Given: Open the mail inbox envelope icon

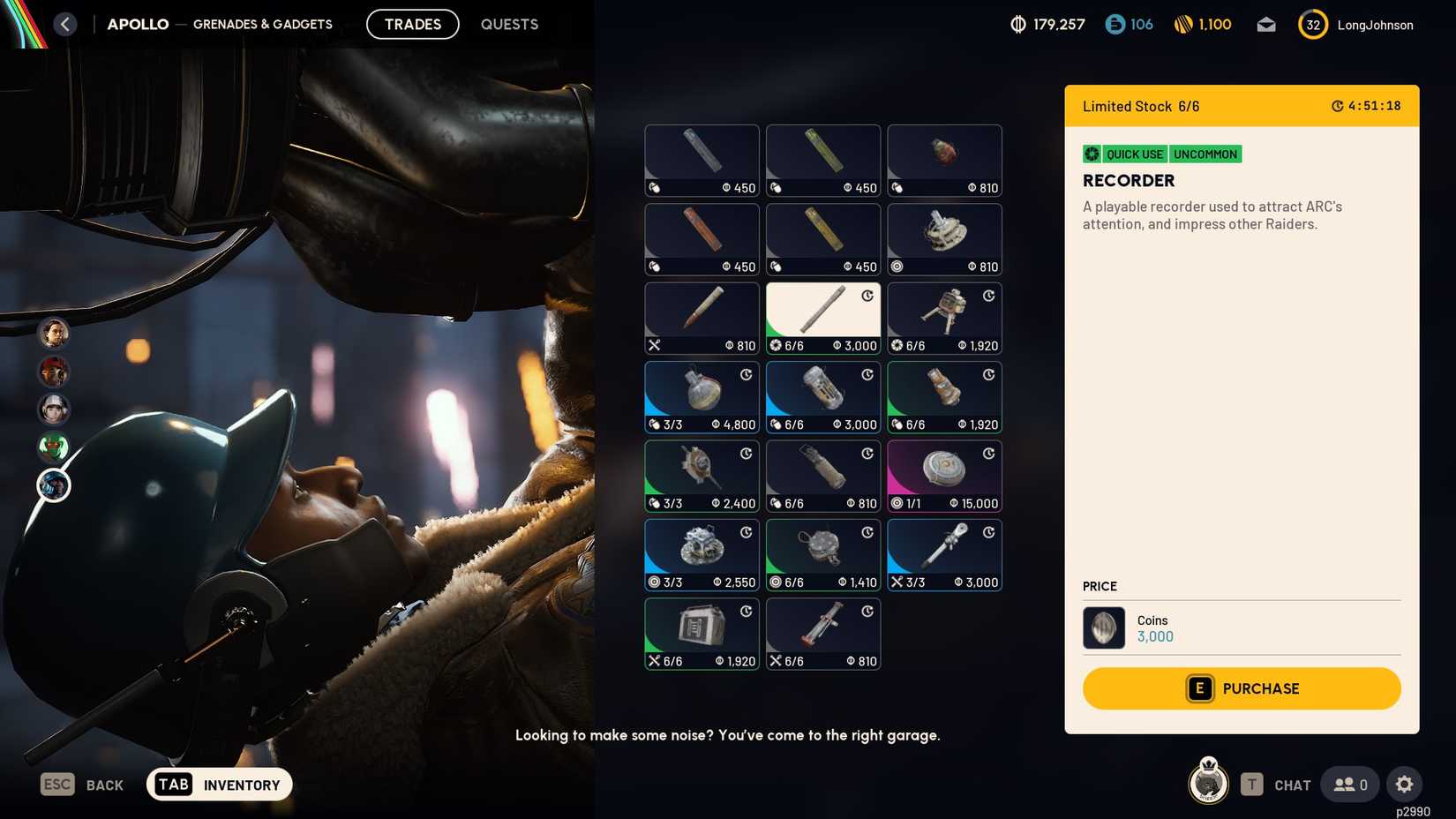Looking at the screenshot, I should pyautogui.click(x=1265, y=25).
